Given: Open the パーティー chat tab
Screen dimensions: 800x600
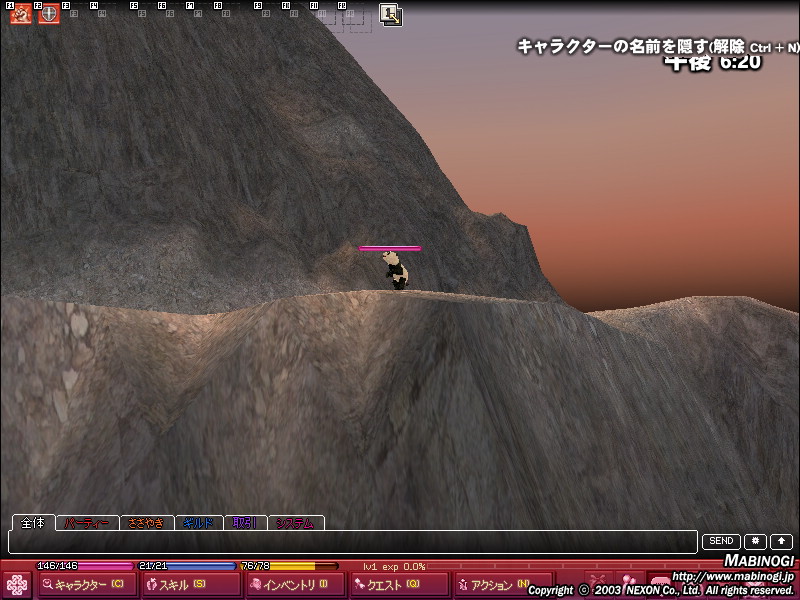Looking at the screenshot, I should pyautogui.click(x=87, y=522).
